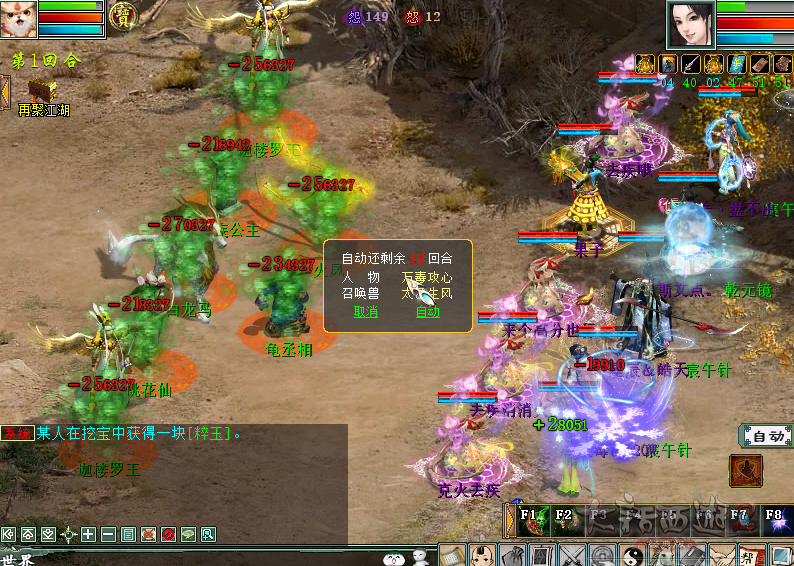Confirm auto-battle with the 自动 dialog option
Image resolution: width=794 pixels, height=566 pixels.
(428, 312)
